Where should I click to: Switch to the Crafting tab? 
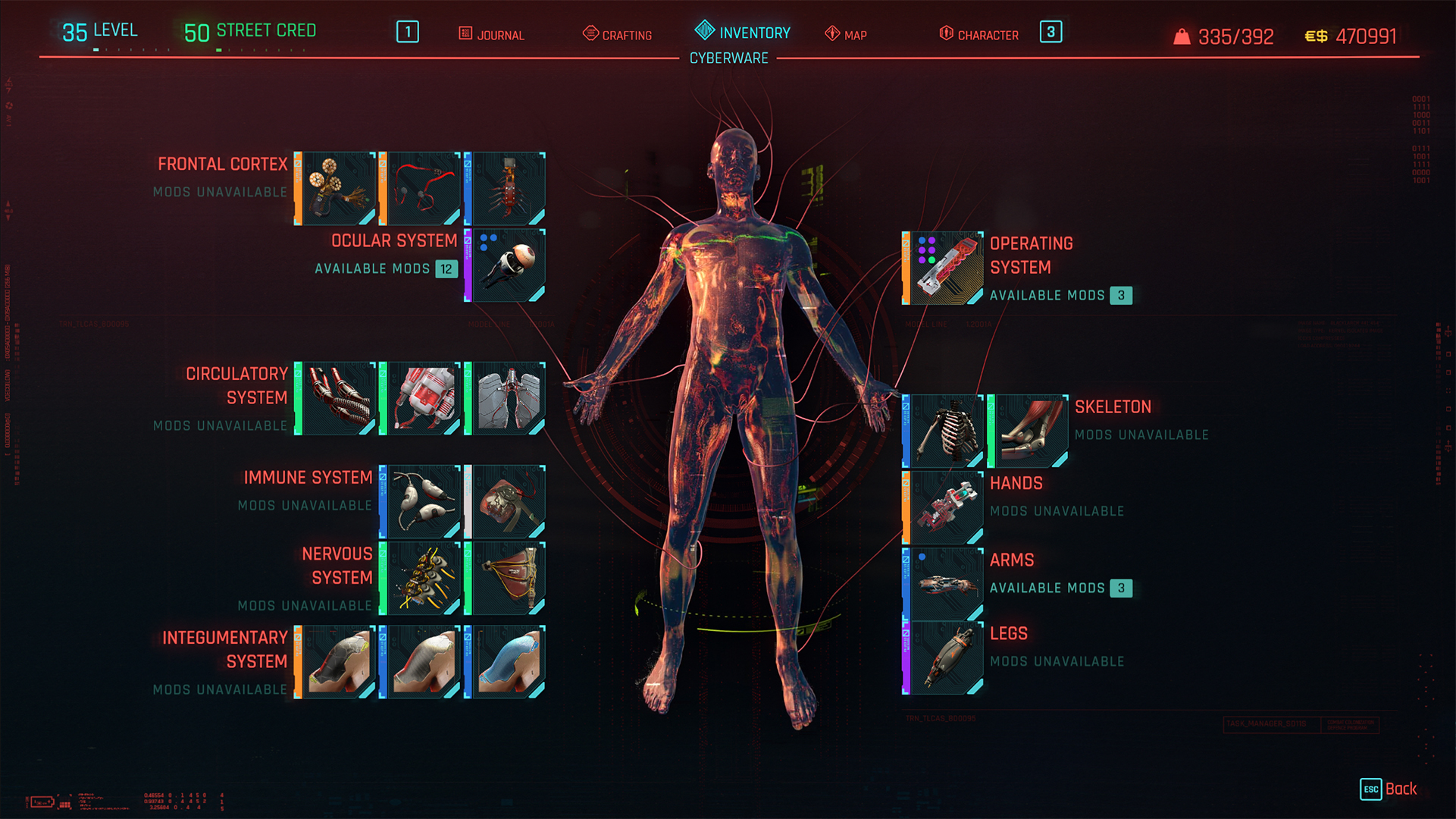click(x=618, y=35)
